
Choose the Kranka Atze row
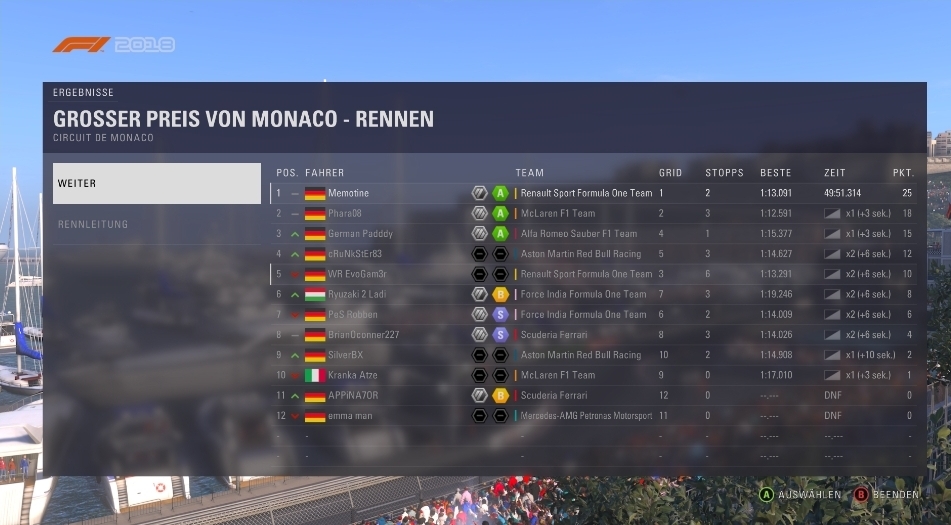[594, 375]
